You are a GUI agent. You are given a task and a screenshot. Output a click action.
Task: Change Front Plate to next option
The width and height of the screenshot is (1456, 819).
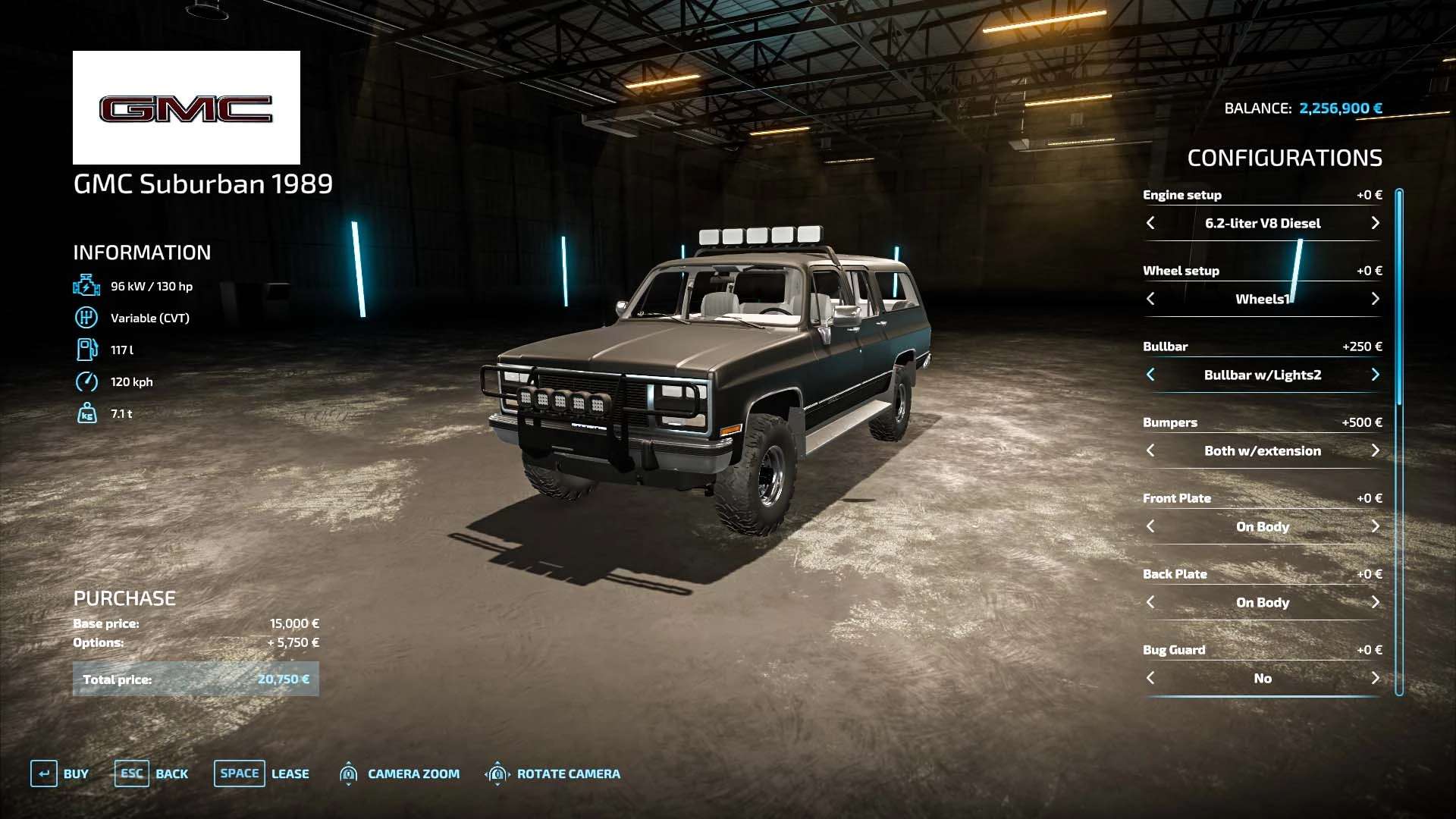pos(1375,526)
